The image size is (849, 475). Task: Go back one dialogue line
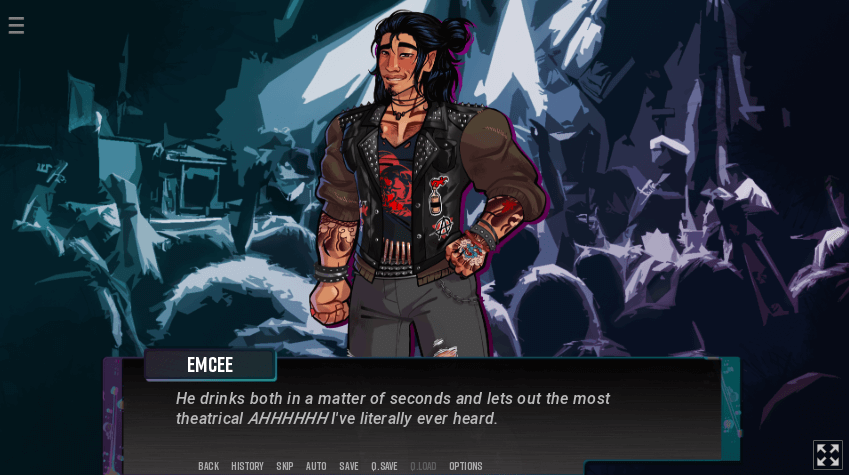coord(208,466)
